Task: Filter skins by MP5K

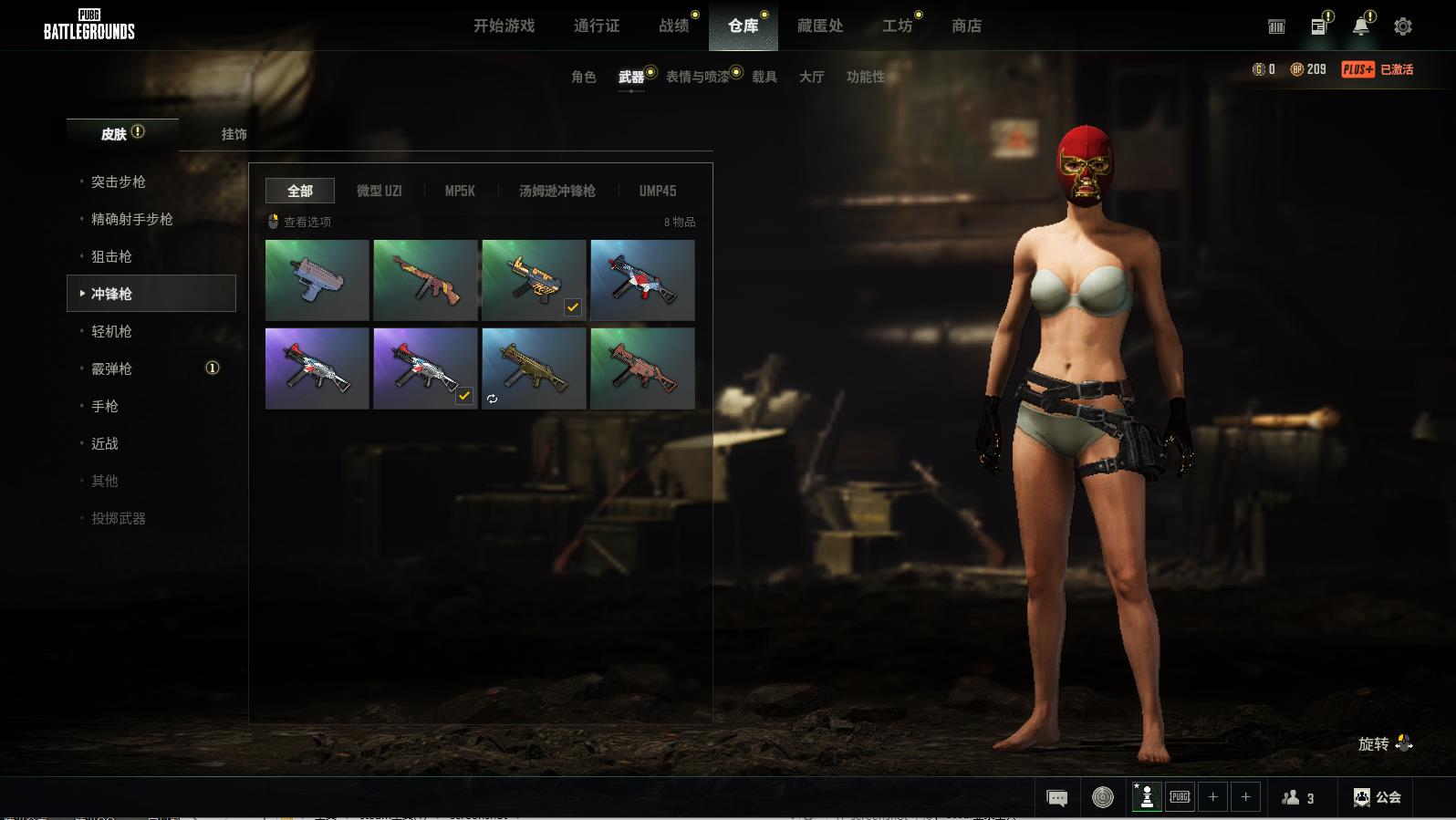Action: coord(460,191)
